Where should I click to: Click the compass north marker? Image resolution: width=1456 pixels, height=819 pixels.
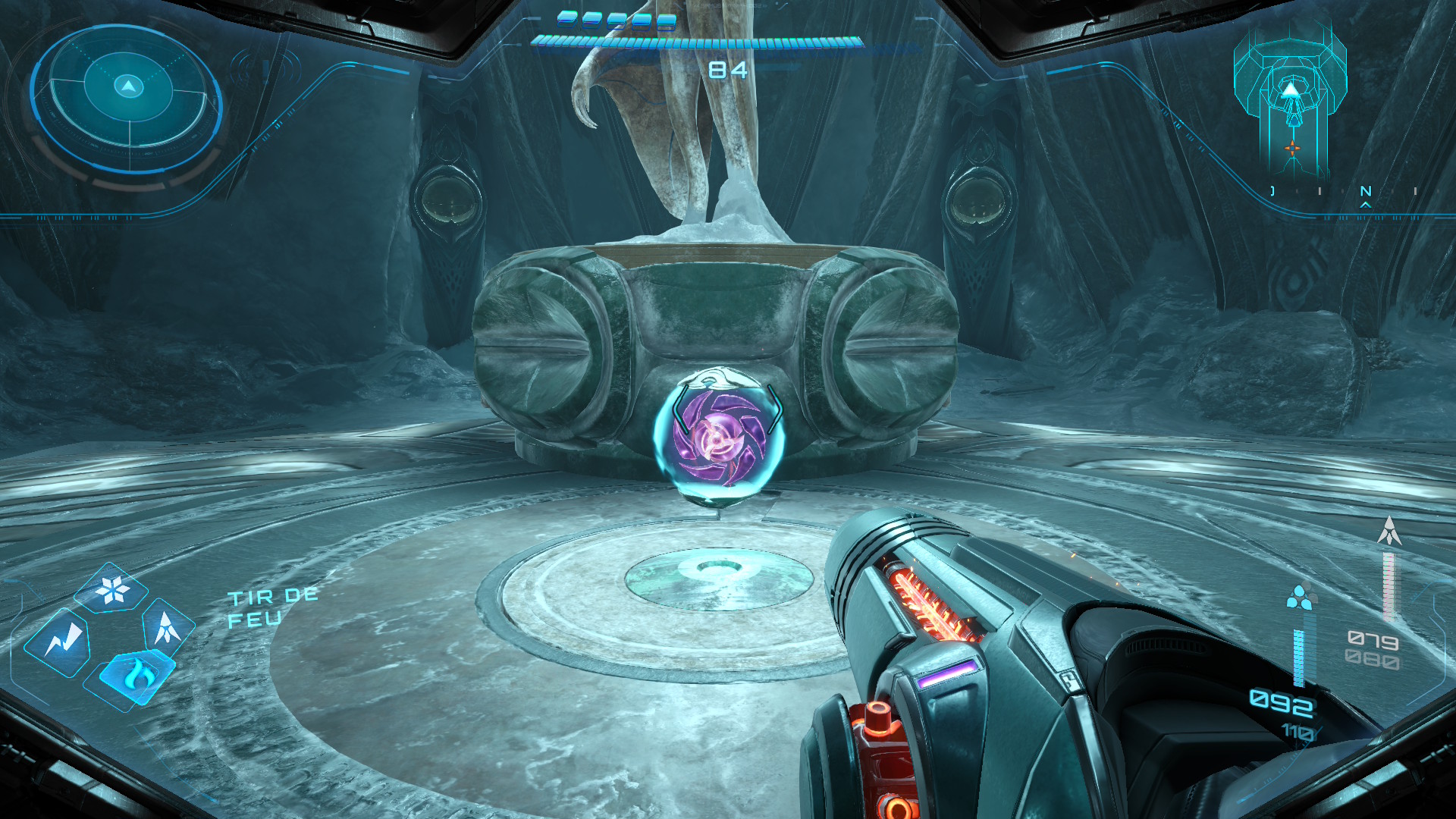coord(1366,192)
